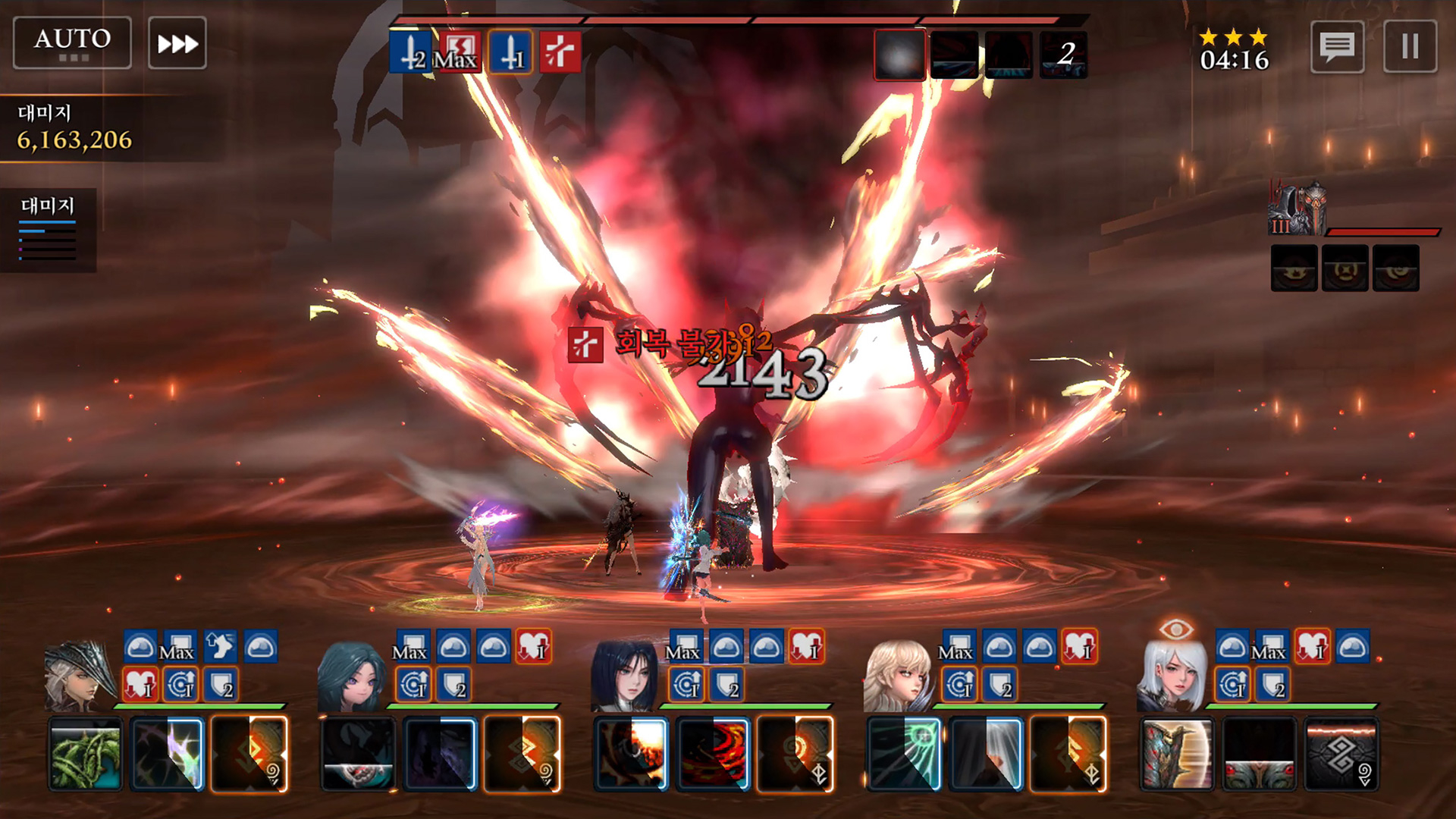Trigger the red-eyed beast skill
This screenshot has width=1456, height=819.
coord(1259,755)
